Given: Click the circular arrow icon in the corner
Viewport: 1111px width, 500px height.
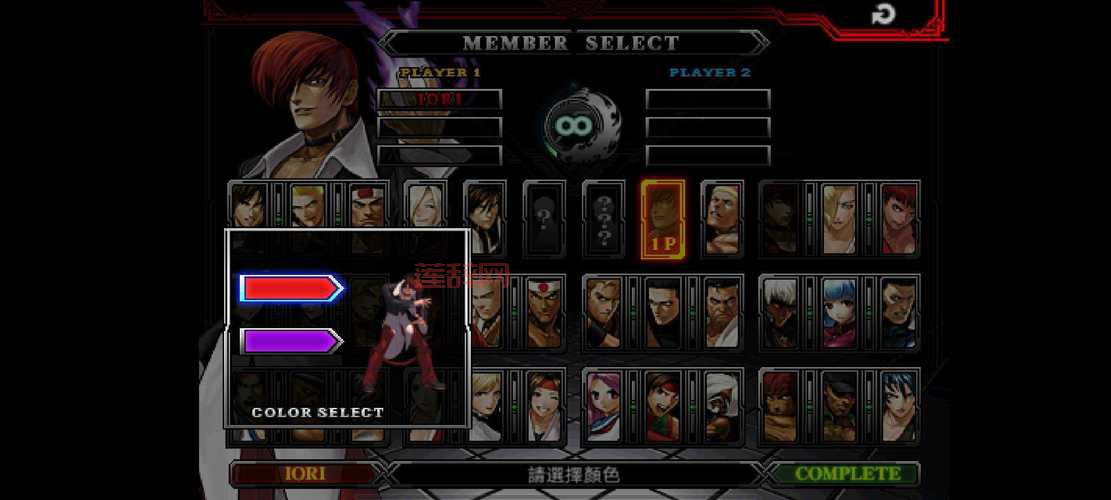Looking at the screenshot, I should 882,14.
